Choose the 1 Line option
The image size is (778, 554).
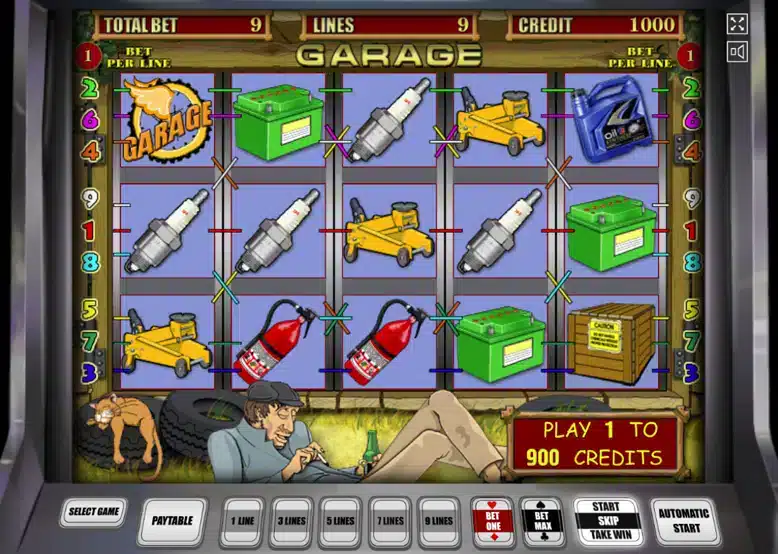point(243,520)
